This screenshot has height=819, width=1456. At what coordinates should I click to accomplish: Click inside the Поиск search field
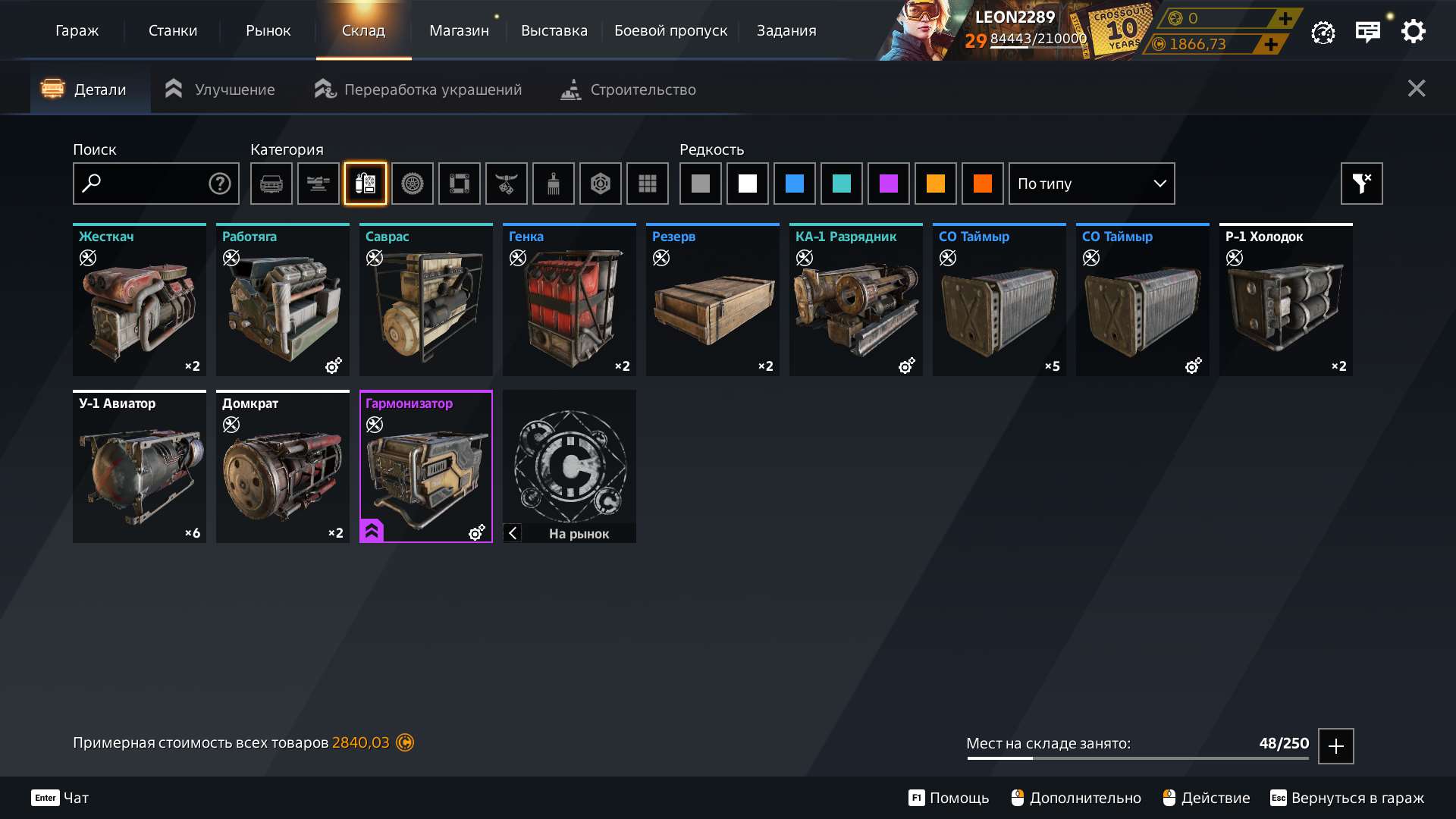point(152,184)
